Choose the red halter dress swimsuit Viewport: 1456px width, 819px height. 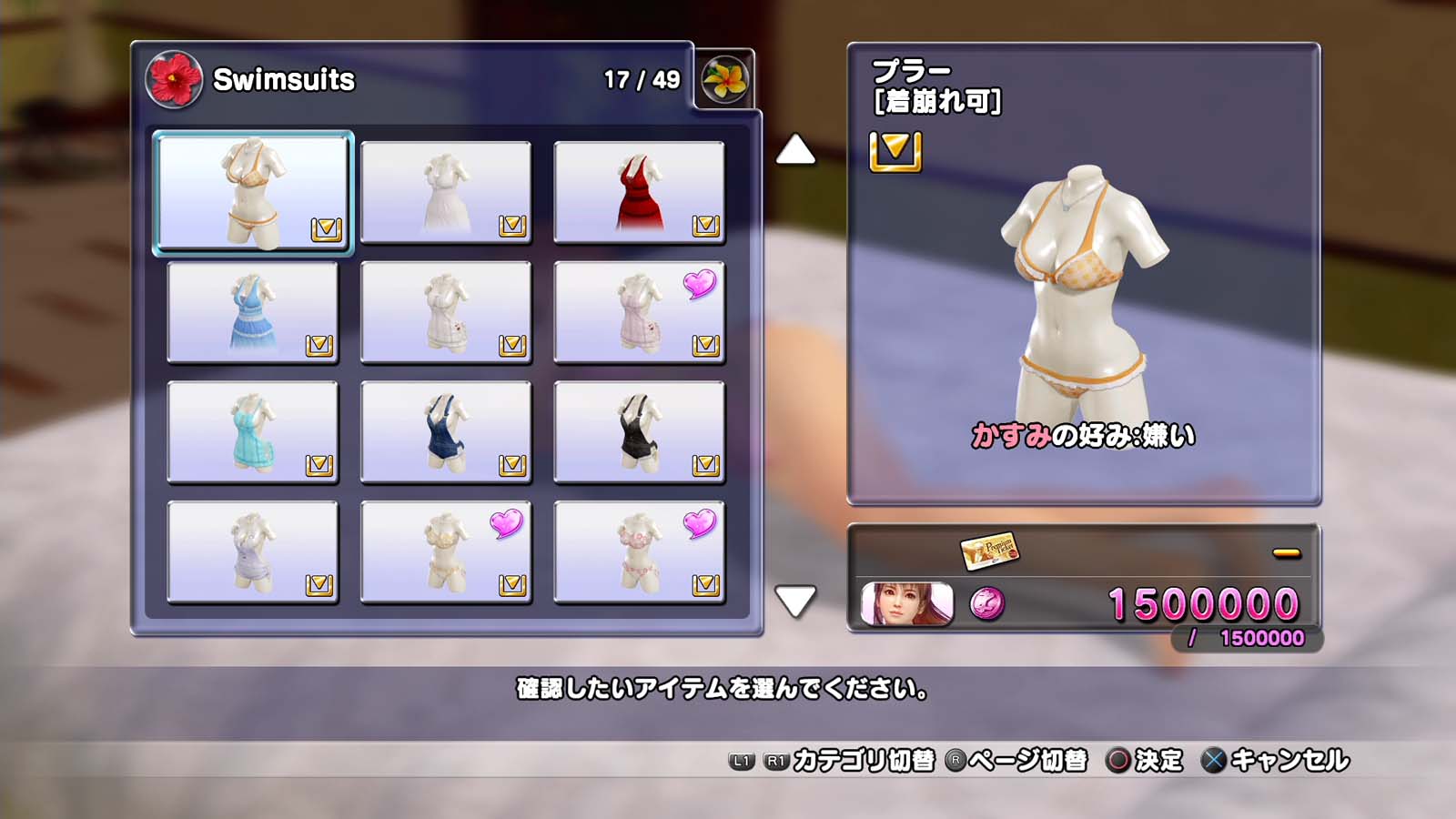click(x=639, y=192)
